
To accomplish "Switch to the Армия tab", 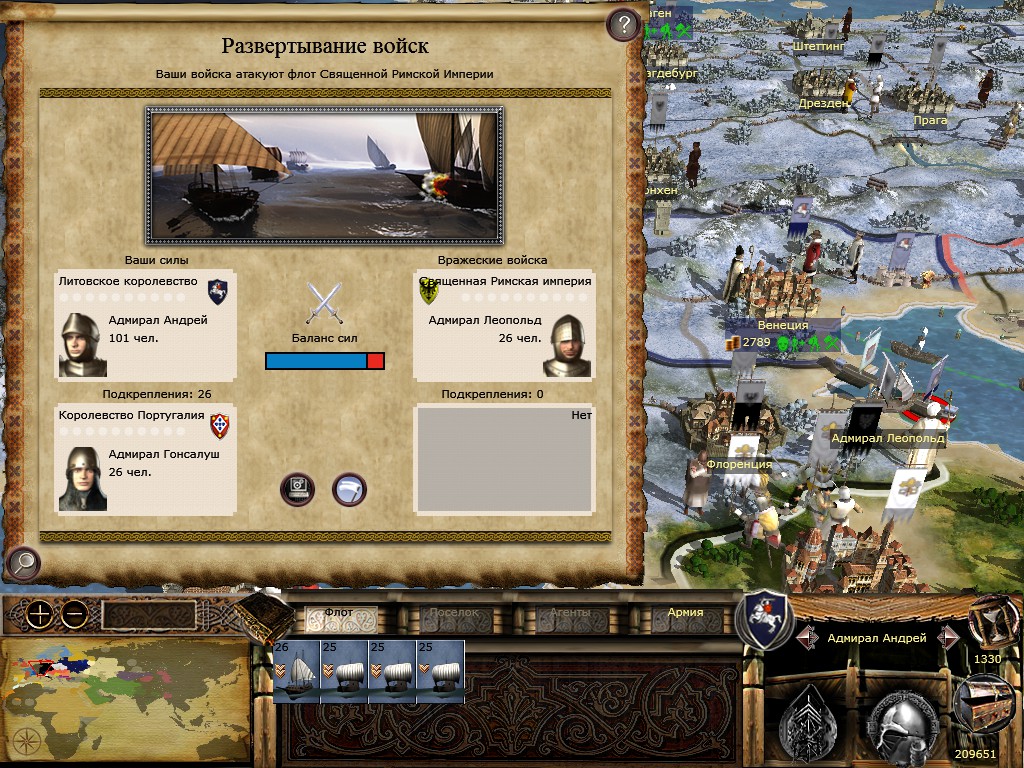I will (x=685, y=612).
